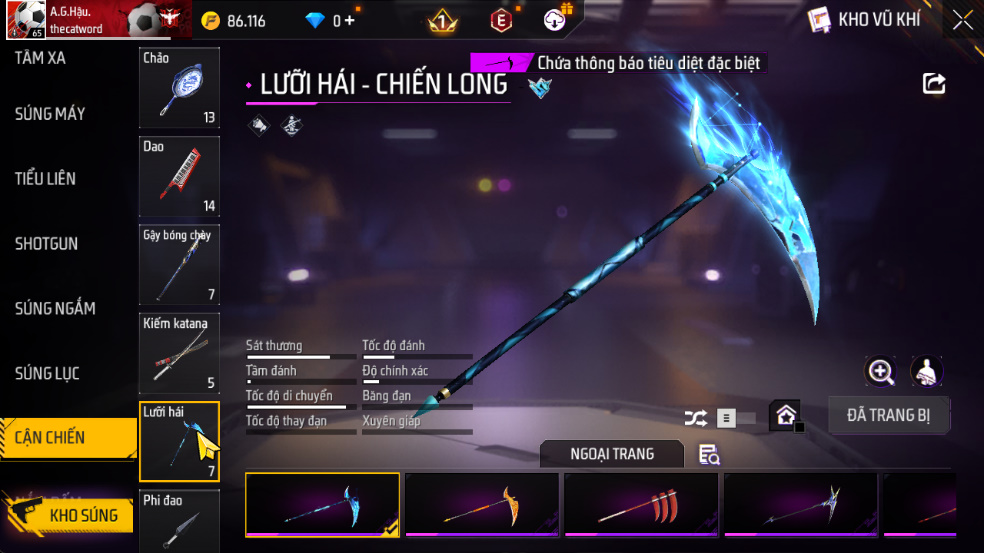Select the Shotgun category
Image resolution: width=984 pixels, height=553 pixels.
pyautogui.click(x=46, y=244)
